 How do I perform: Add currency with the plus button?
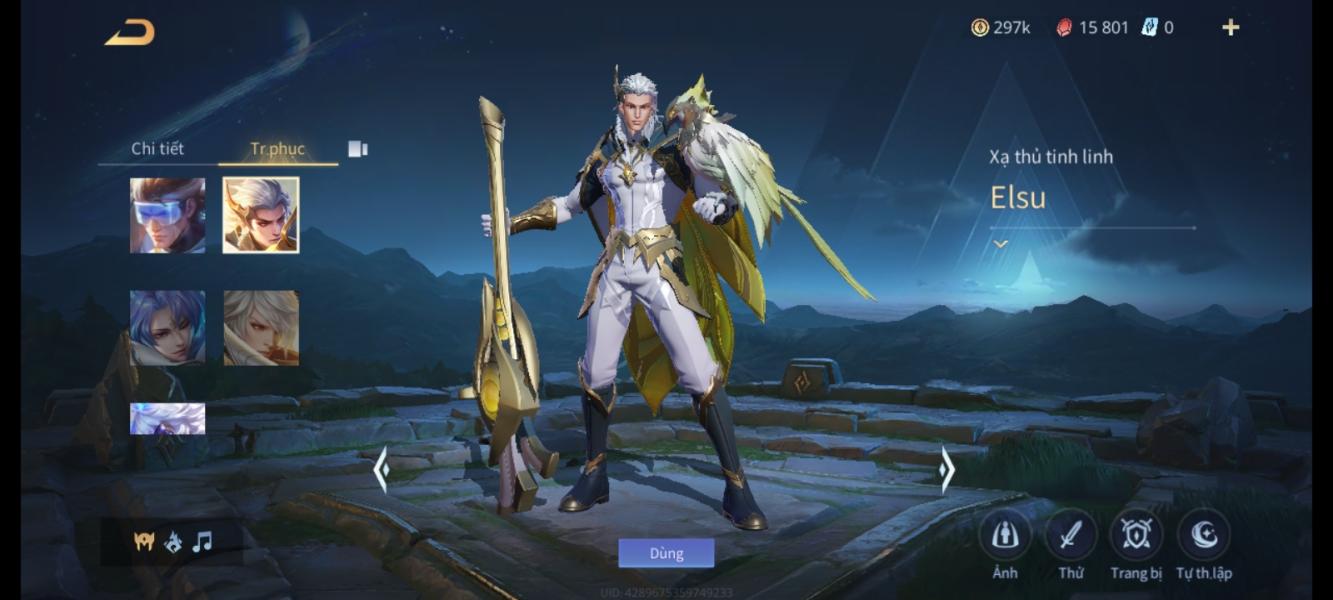point(1231,28)
